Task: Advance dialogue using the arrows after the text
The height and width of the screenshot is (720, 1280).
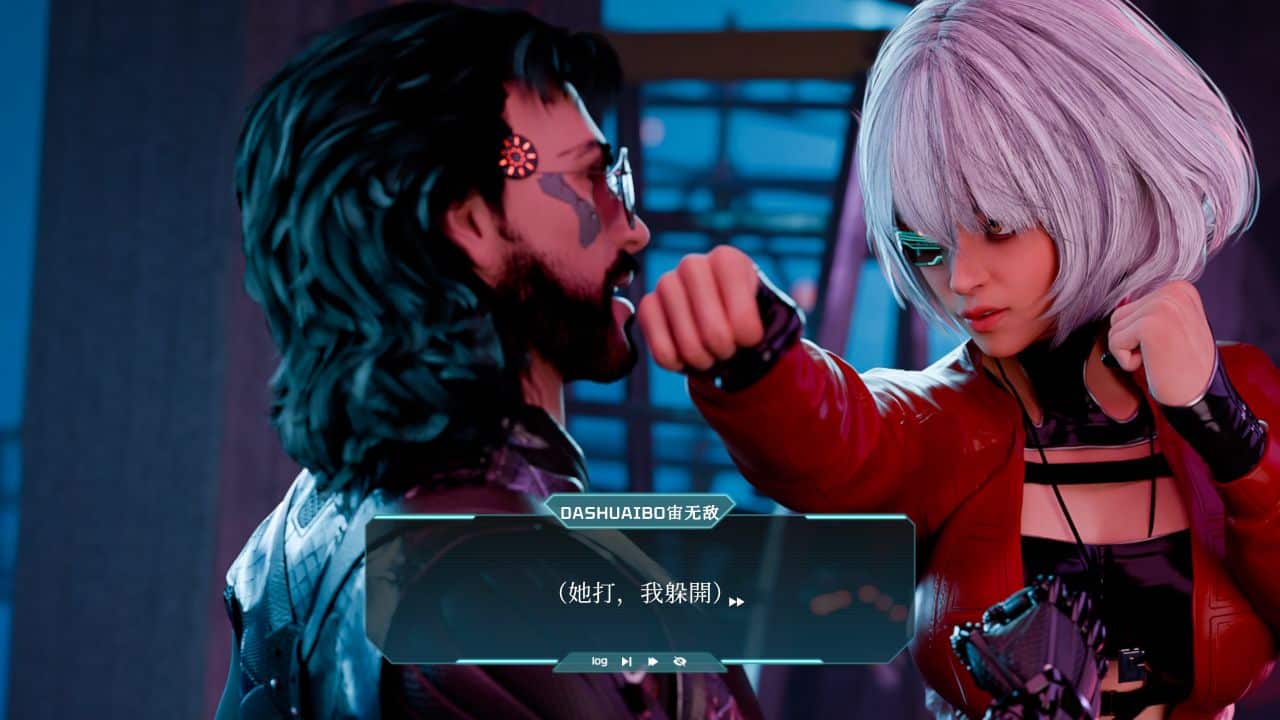Action: tap(737, 601)
